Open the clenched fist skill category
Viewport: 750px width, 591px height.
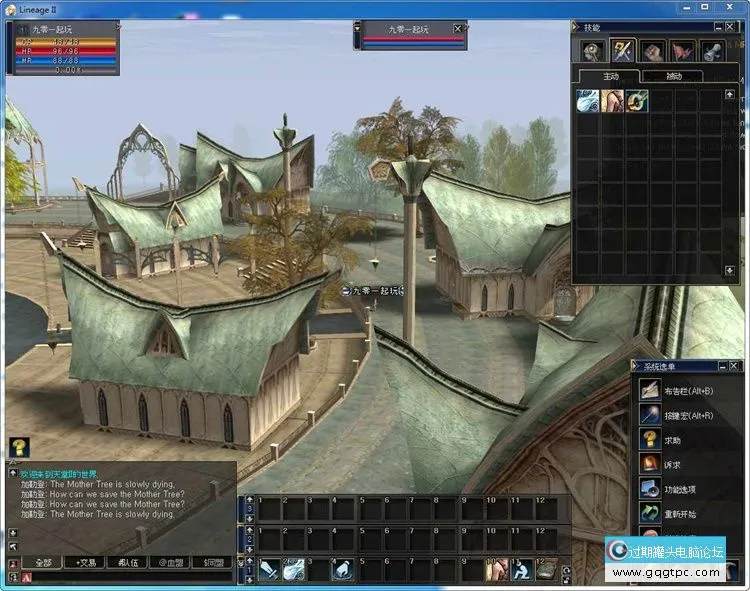(654, 51)
